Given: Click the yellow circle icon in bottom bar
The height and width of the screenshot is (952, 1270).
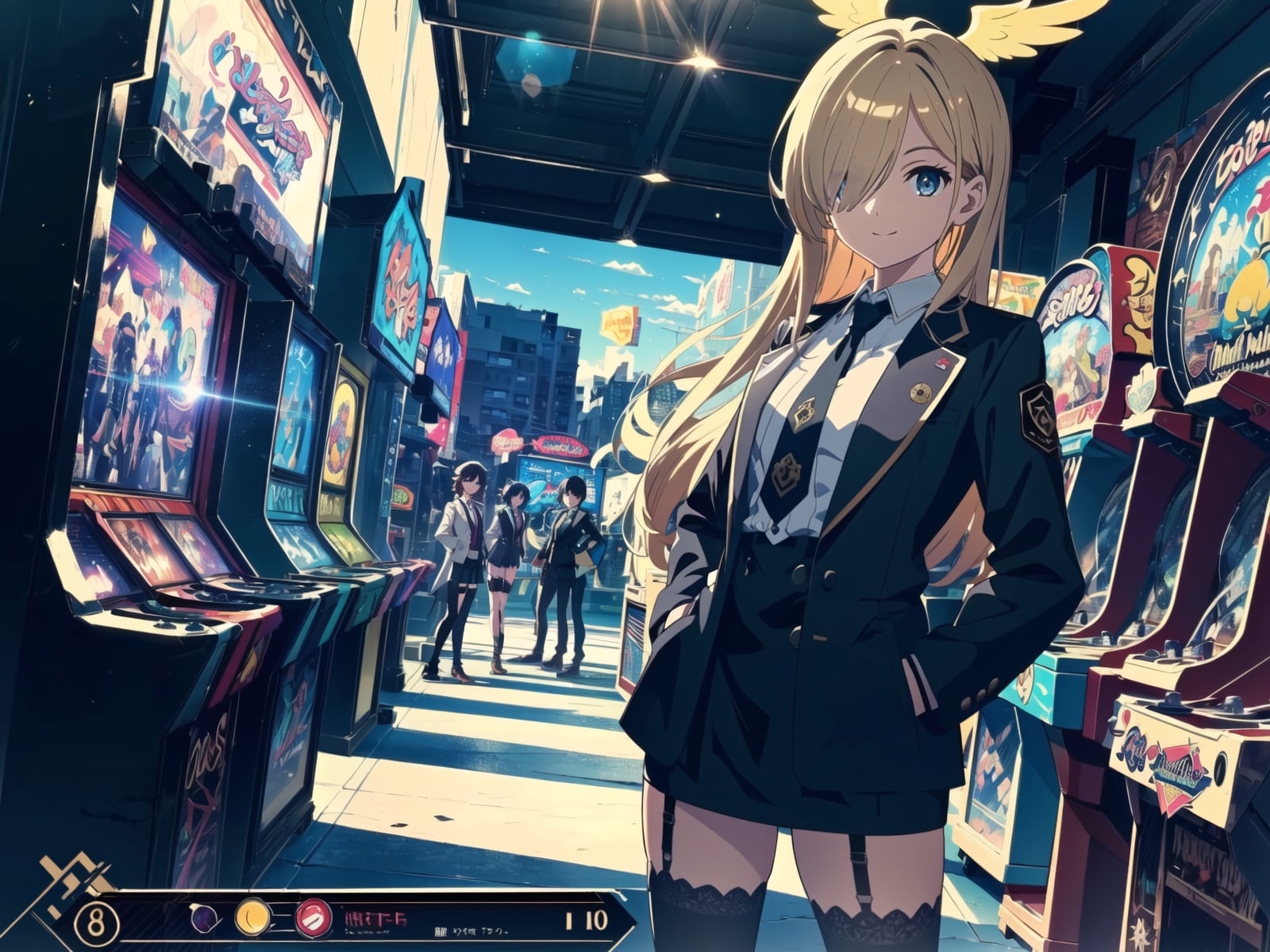Looking at the screenshot, I should pos(251,919).
